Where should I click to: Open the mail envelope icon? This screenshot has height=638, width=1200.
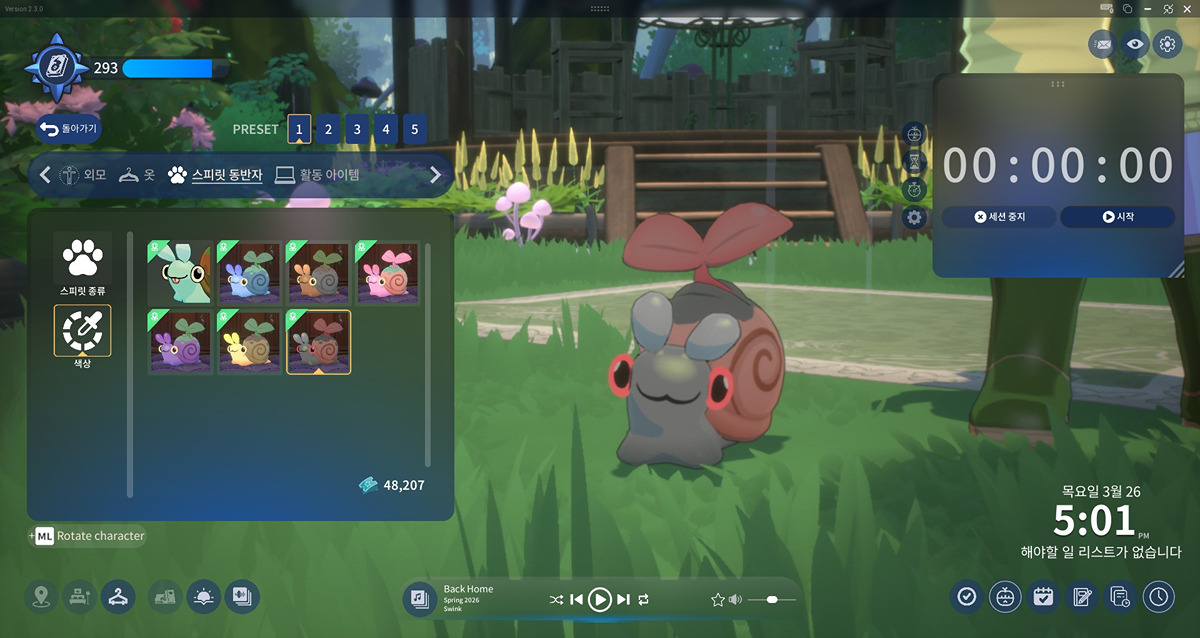1102,43
